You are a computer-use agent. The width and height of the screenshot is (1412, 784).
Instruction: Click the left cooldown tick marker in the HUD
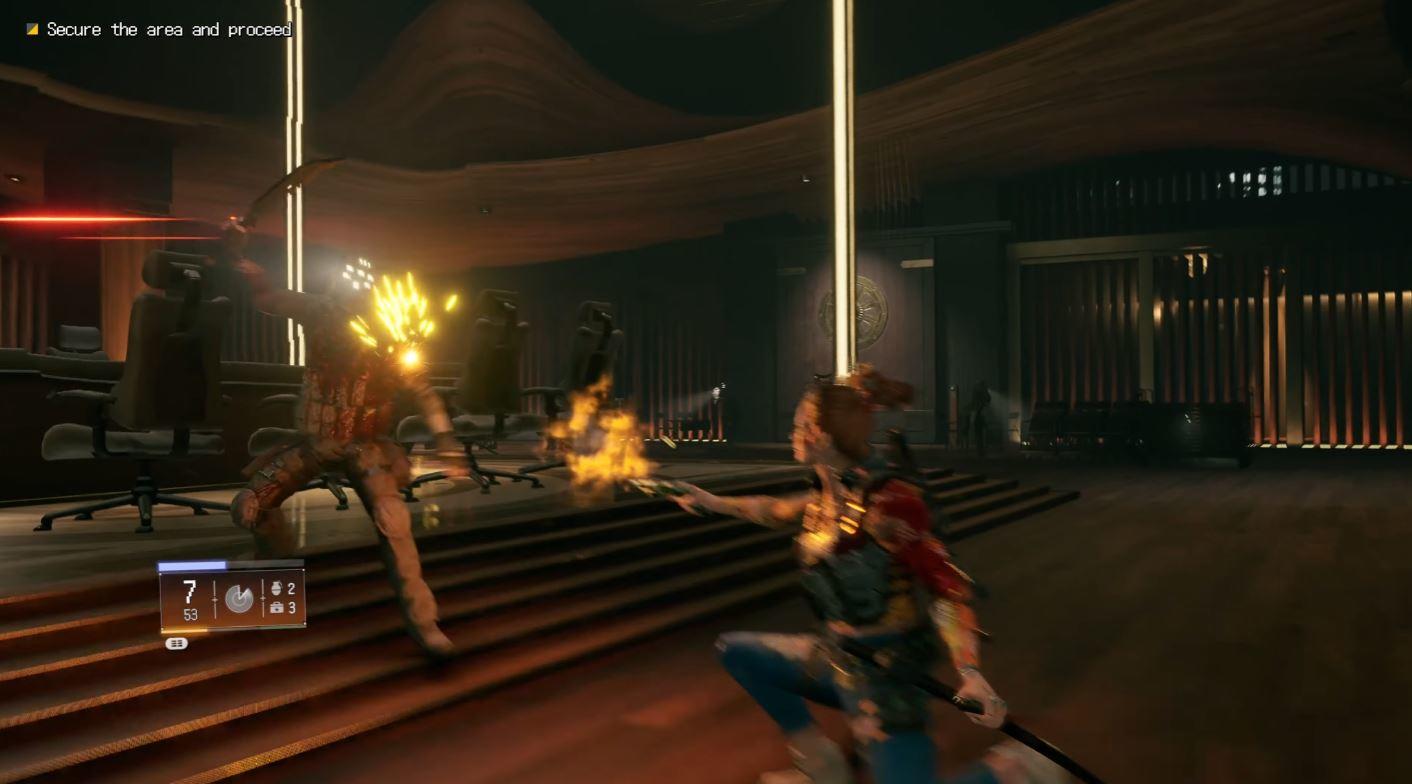(x=215, y=598)
